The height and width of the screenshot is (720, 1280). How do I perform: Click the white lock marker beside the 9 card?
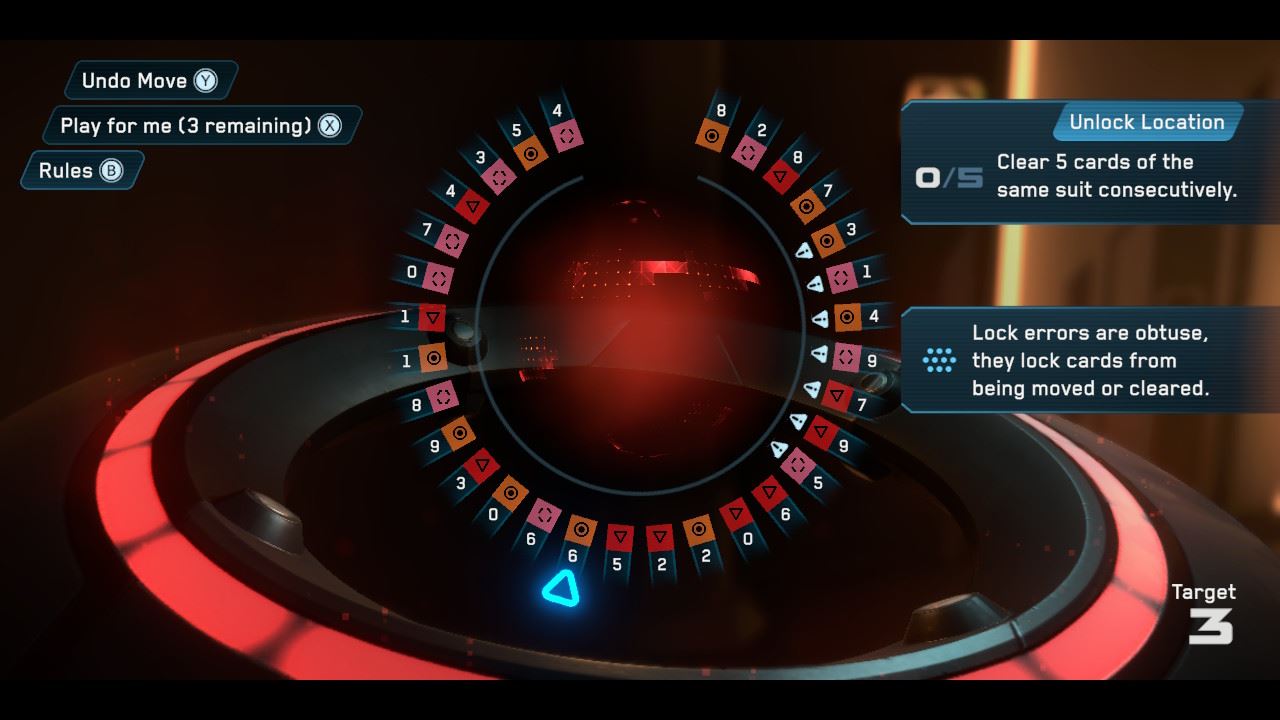coord(820,353)
